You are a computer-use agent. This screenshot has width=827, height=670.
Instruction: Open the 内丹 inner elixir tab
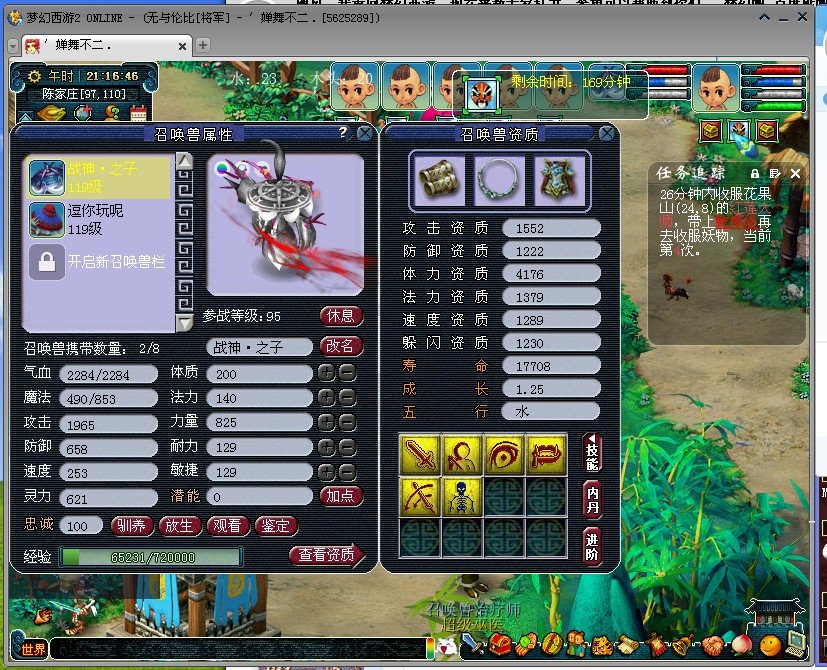click(x=593, y=499)
